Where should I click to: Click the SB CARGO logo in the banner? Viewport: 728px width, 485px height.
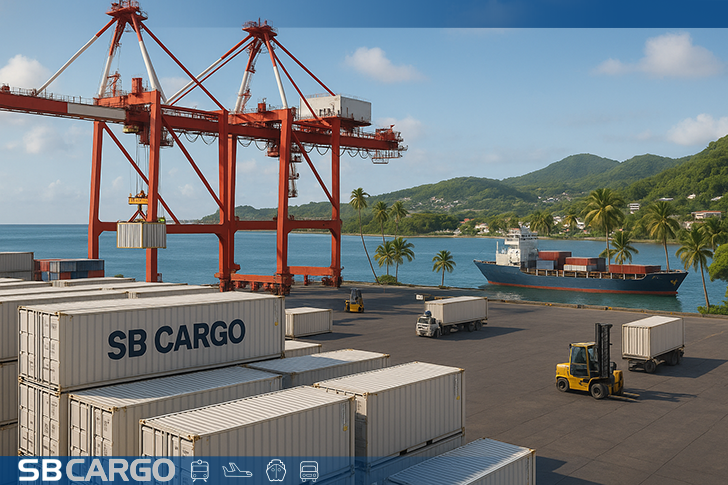click(x=96, y=470)
